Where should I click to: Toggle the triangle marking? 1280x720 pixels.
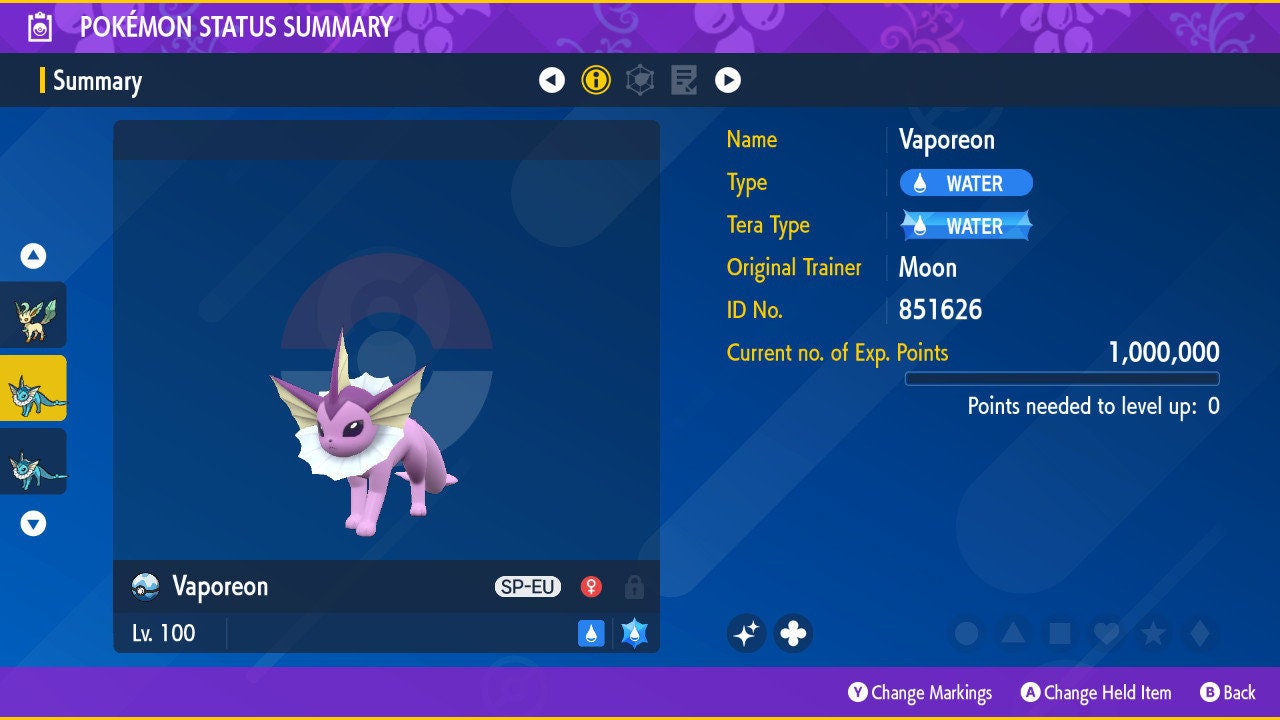tap(1012, 633)
